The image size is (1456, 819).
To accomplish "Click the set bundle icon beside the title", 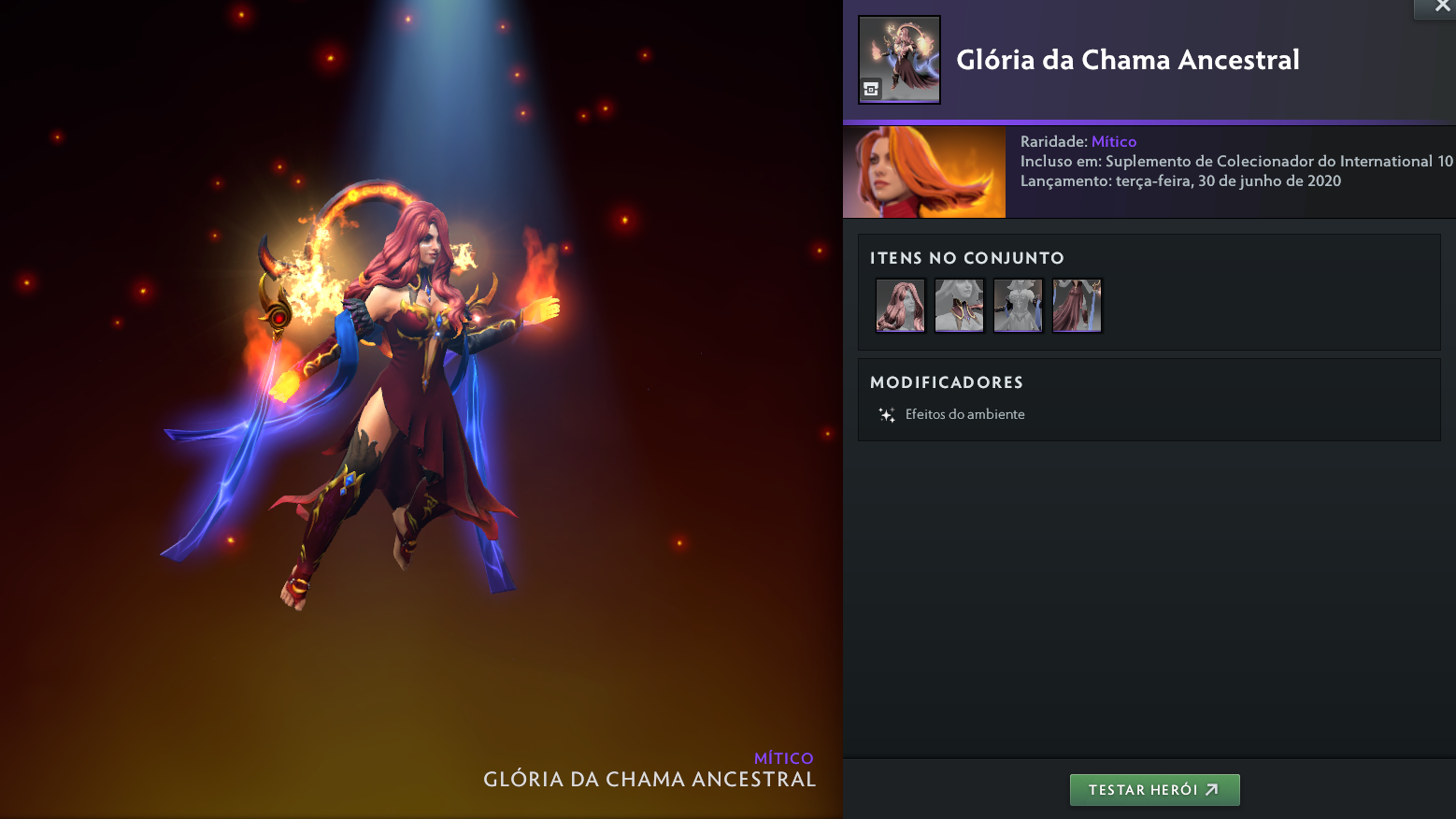I will point(899,59).
